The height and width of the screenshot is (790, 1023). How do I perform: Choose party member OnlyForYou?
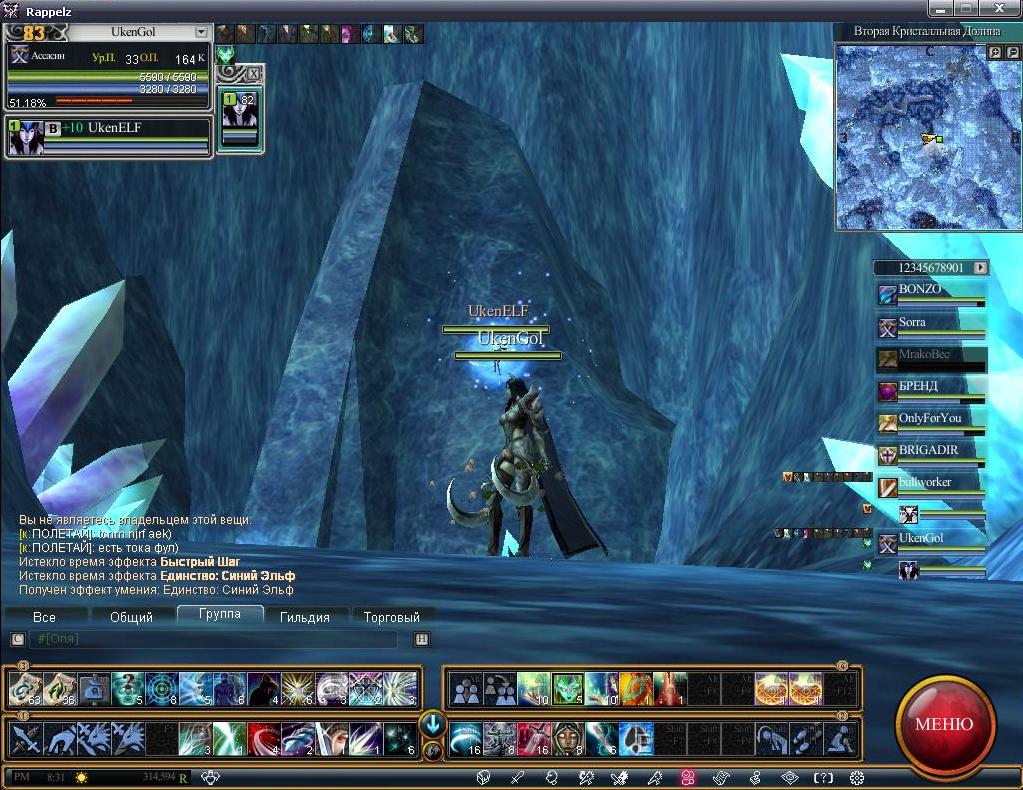pos(930,423)
